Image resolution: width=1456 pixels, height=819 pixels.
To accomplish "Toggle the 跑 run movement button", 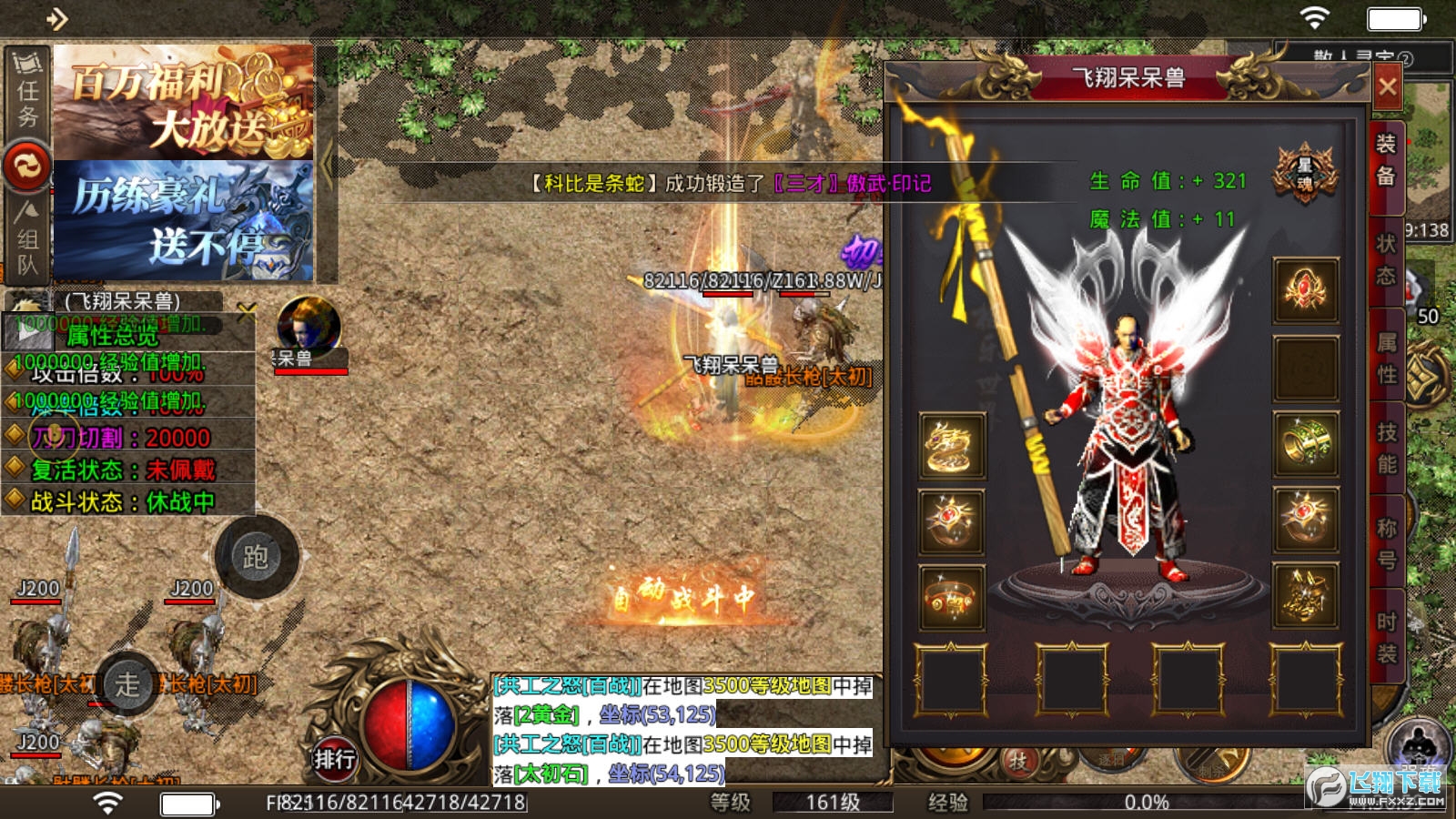I will pyautogui.click(x=256, y=557).
